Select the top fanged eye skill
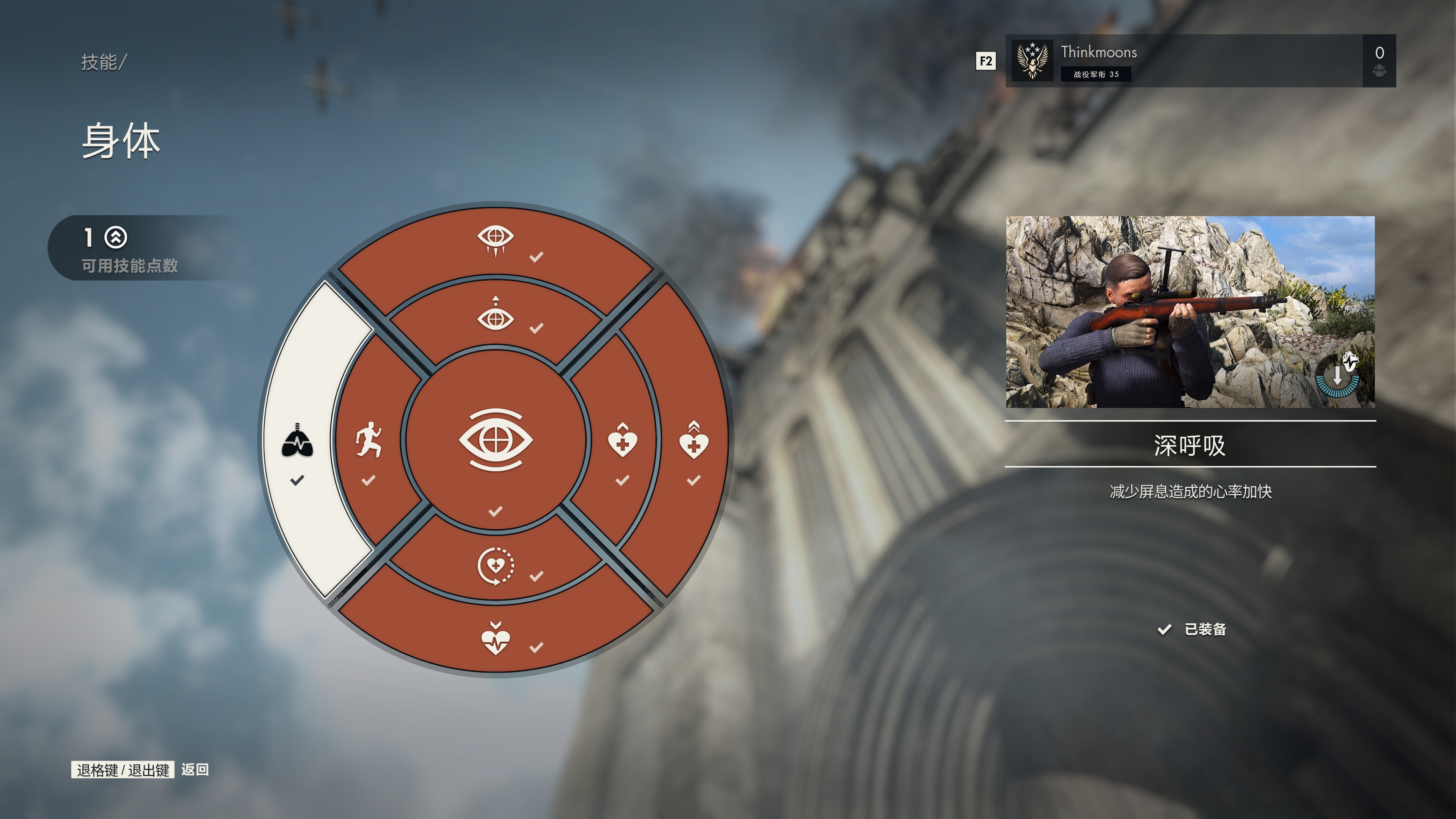 point(496,240)
